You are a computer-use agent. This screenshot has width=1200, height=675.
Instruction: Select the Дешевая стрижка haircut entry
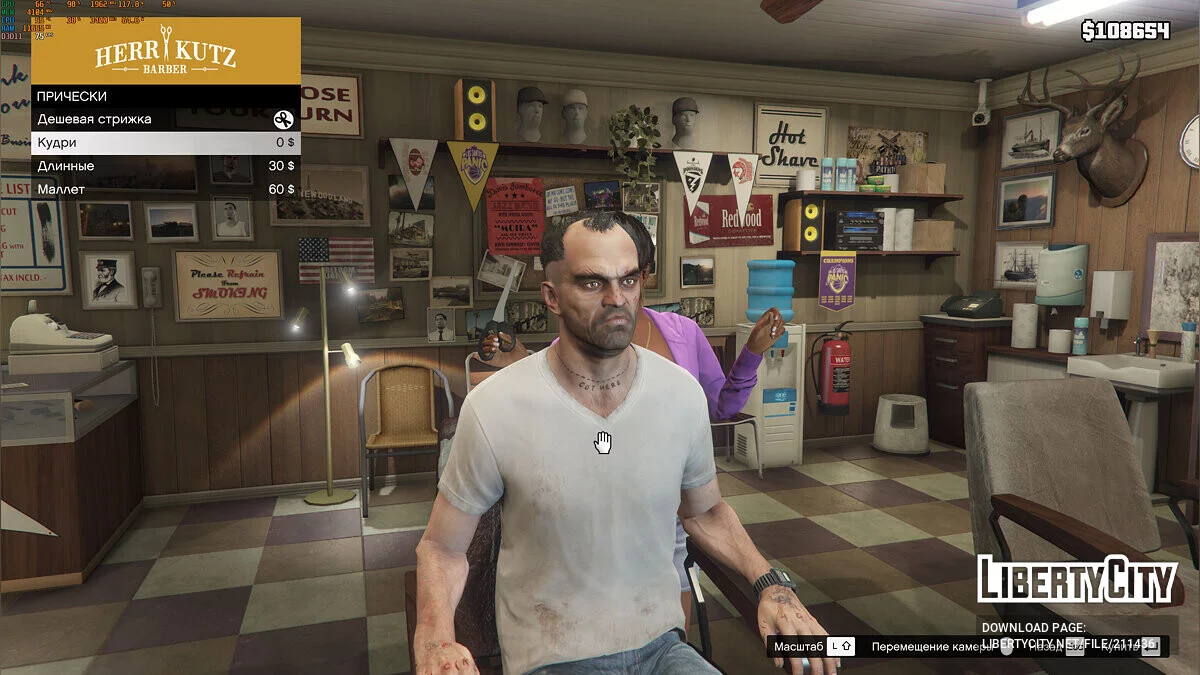point(165,119)
